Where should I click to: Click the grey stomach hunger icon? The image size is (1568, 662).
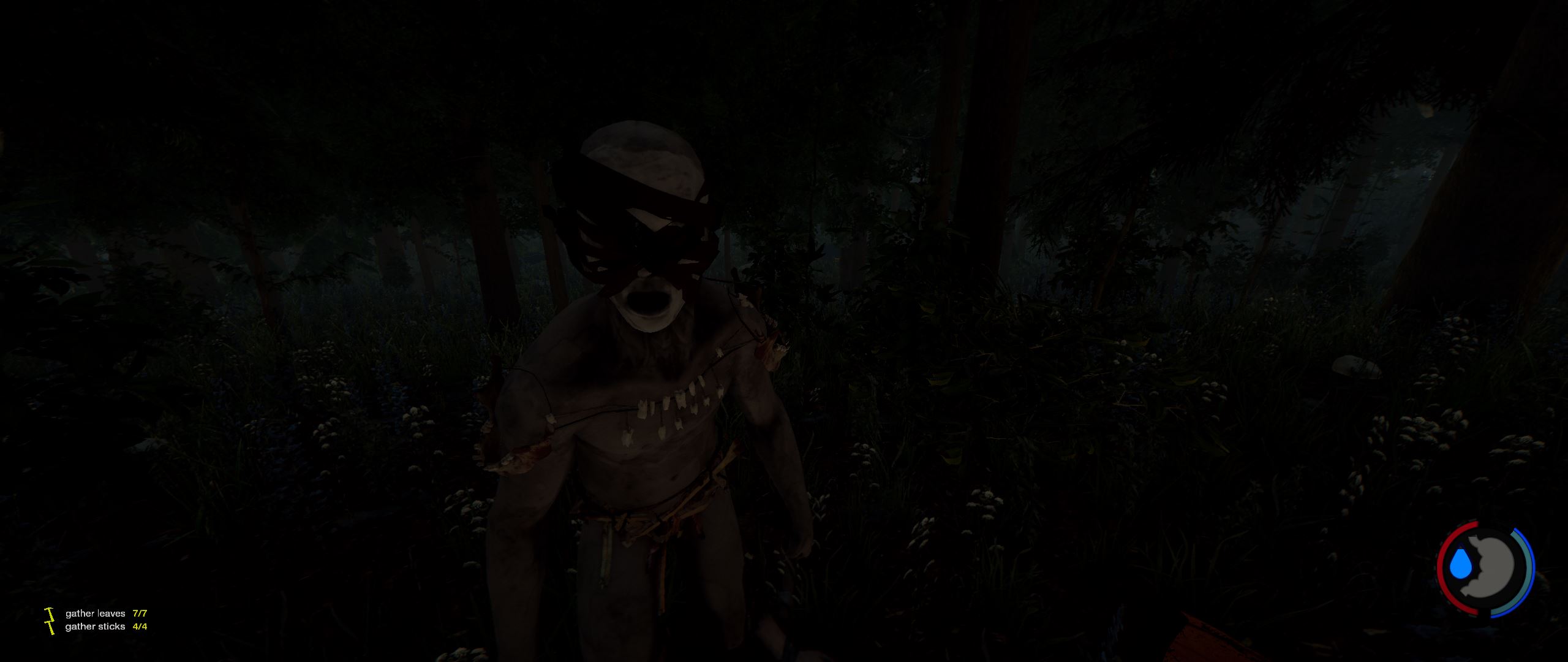point(1491,570)
